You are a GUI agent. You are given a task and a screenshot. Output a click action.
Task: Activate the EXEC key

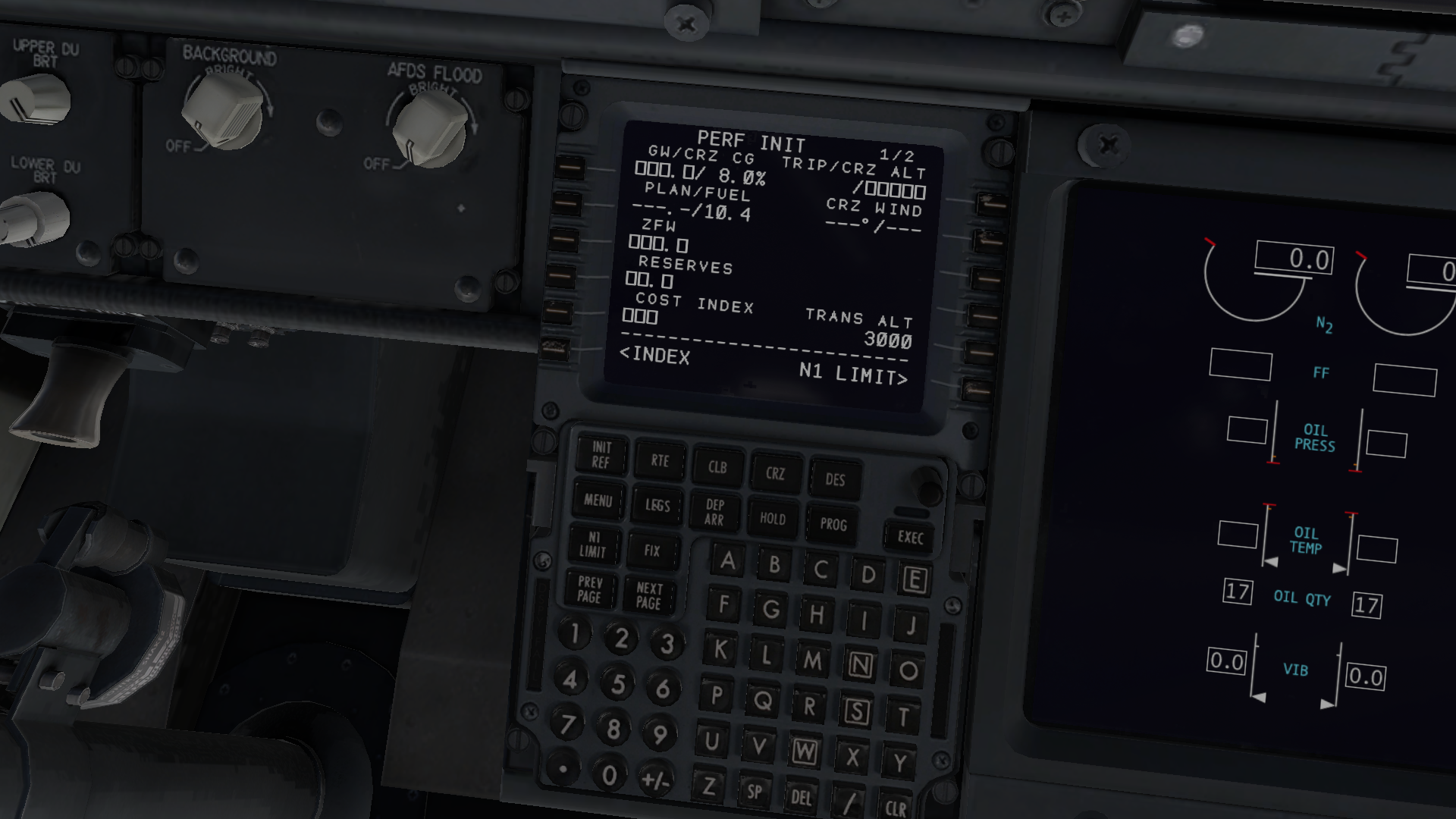pyautogui.click(x=910, y=538)
